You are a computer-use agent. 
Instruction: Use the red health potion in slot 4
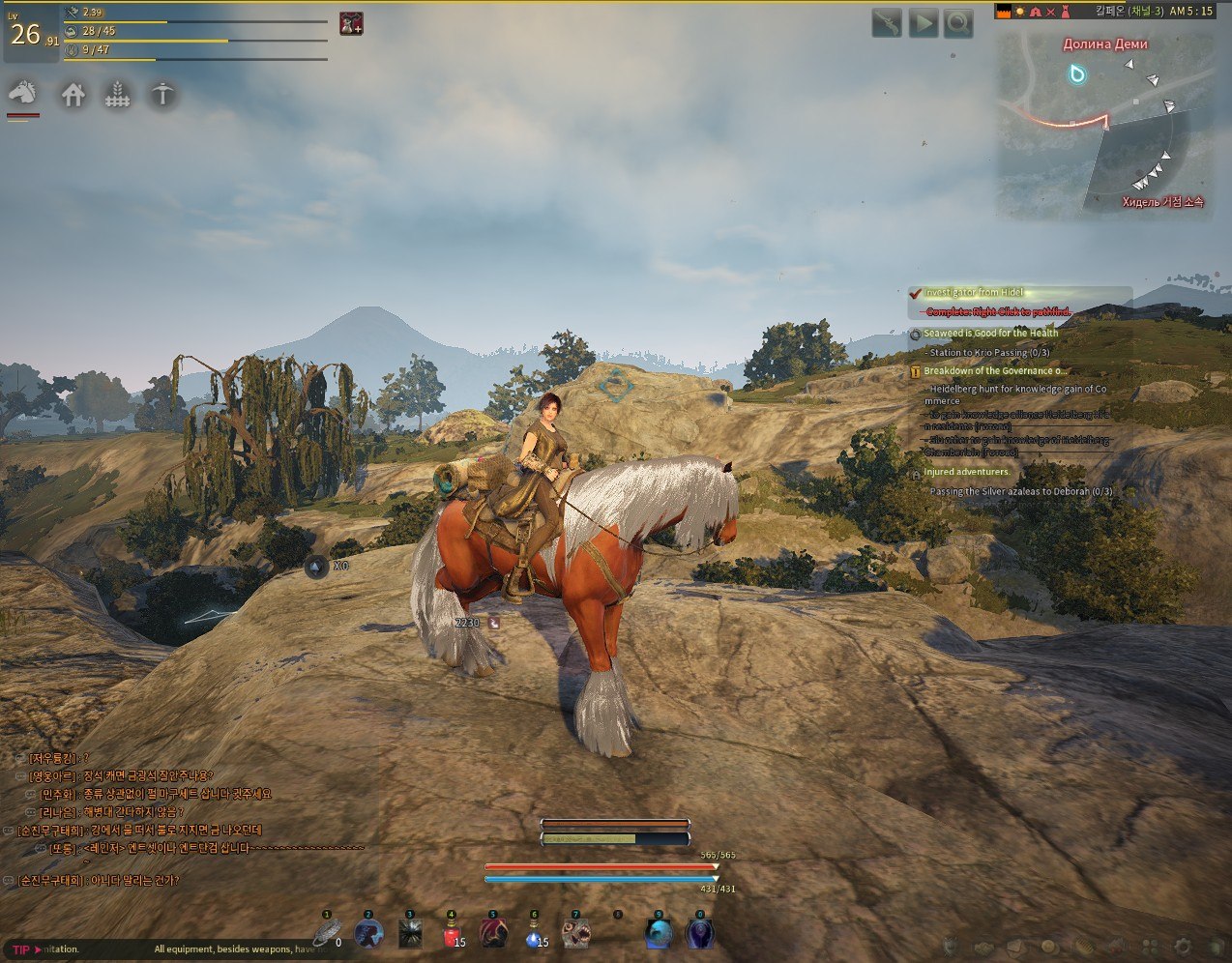coord(452,934)
